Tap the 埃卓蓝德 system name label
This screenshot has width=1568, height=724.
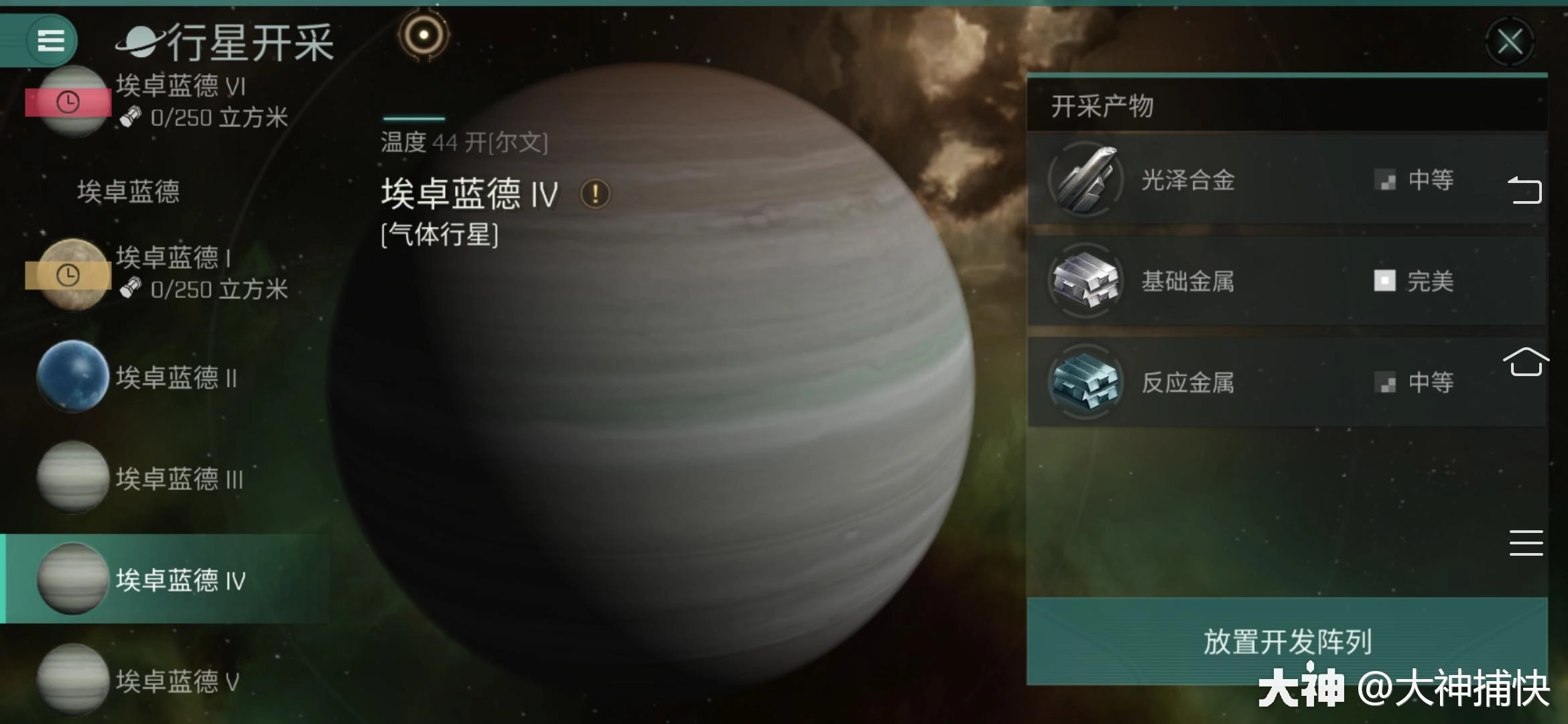126,191
